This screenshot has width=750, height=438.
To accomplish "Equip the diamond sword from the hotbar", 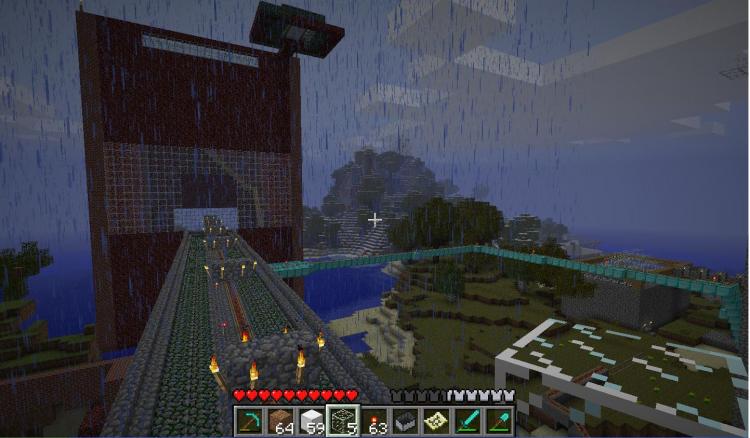I will pos(466,421).
